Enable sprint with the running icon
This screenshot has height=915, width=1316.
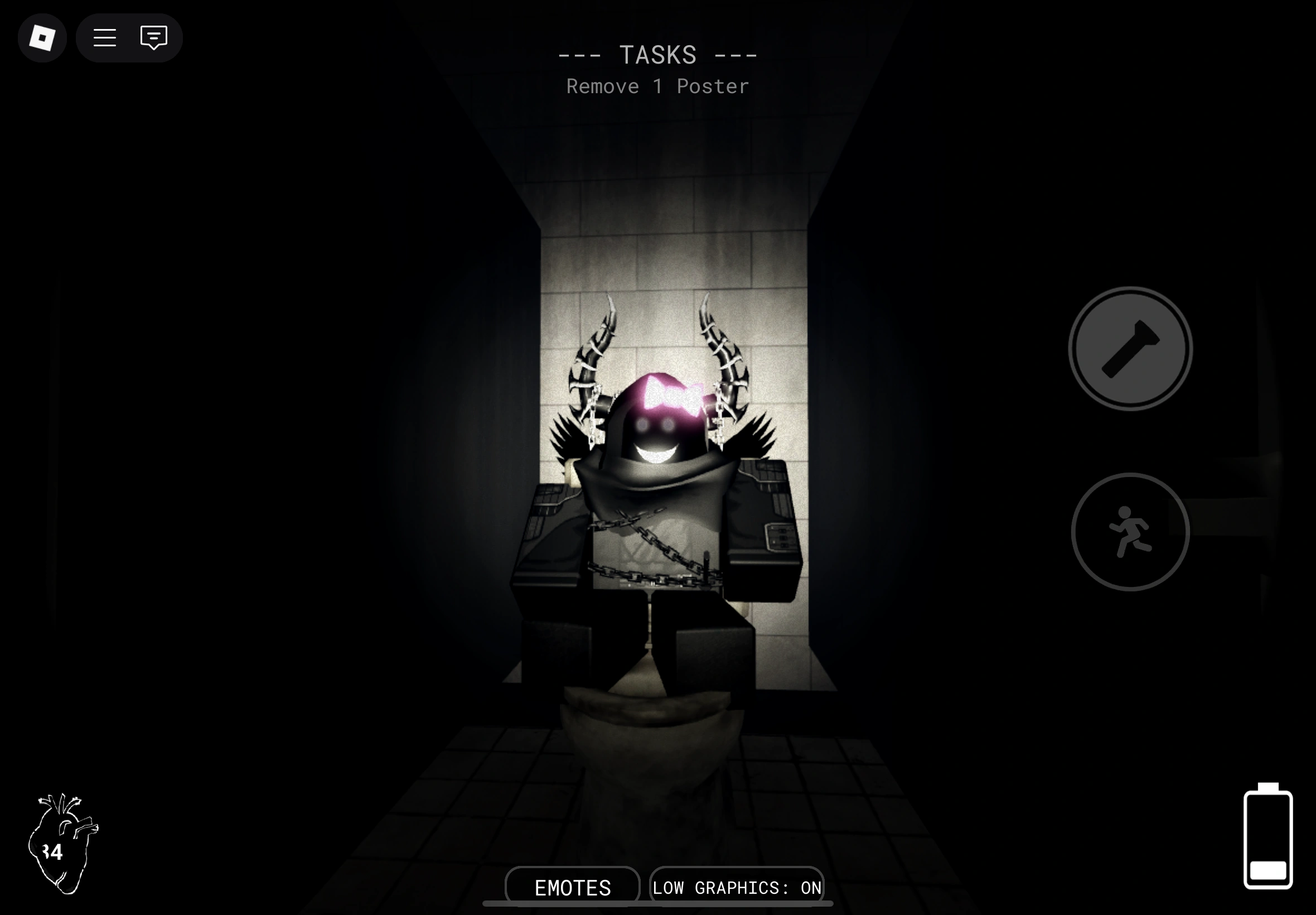[x=1129, y=532]
